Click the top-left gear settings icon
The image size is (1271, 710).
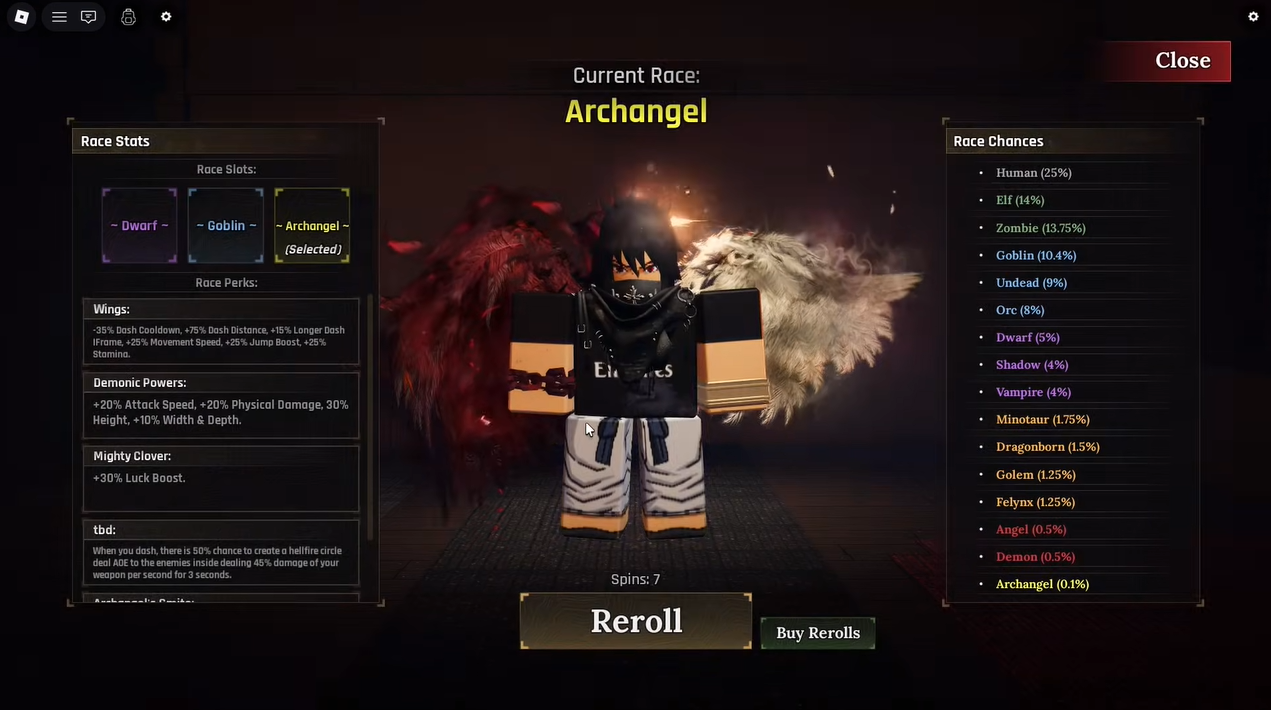click(166, 17)
